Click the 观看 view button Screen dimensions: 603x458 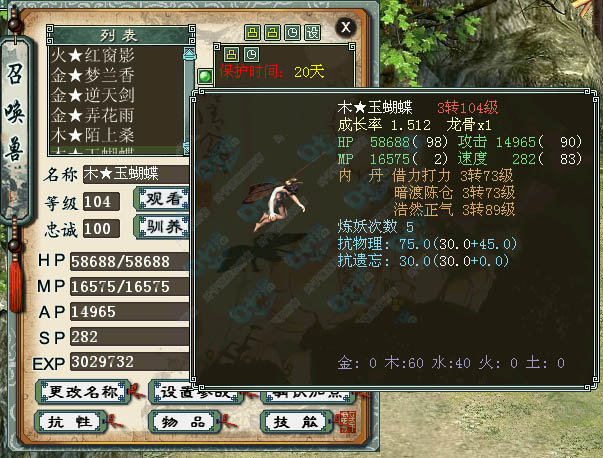click(160, 199)
